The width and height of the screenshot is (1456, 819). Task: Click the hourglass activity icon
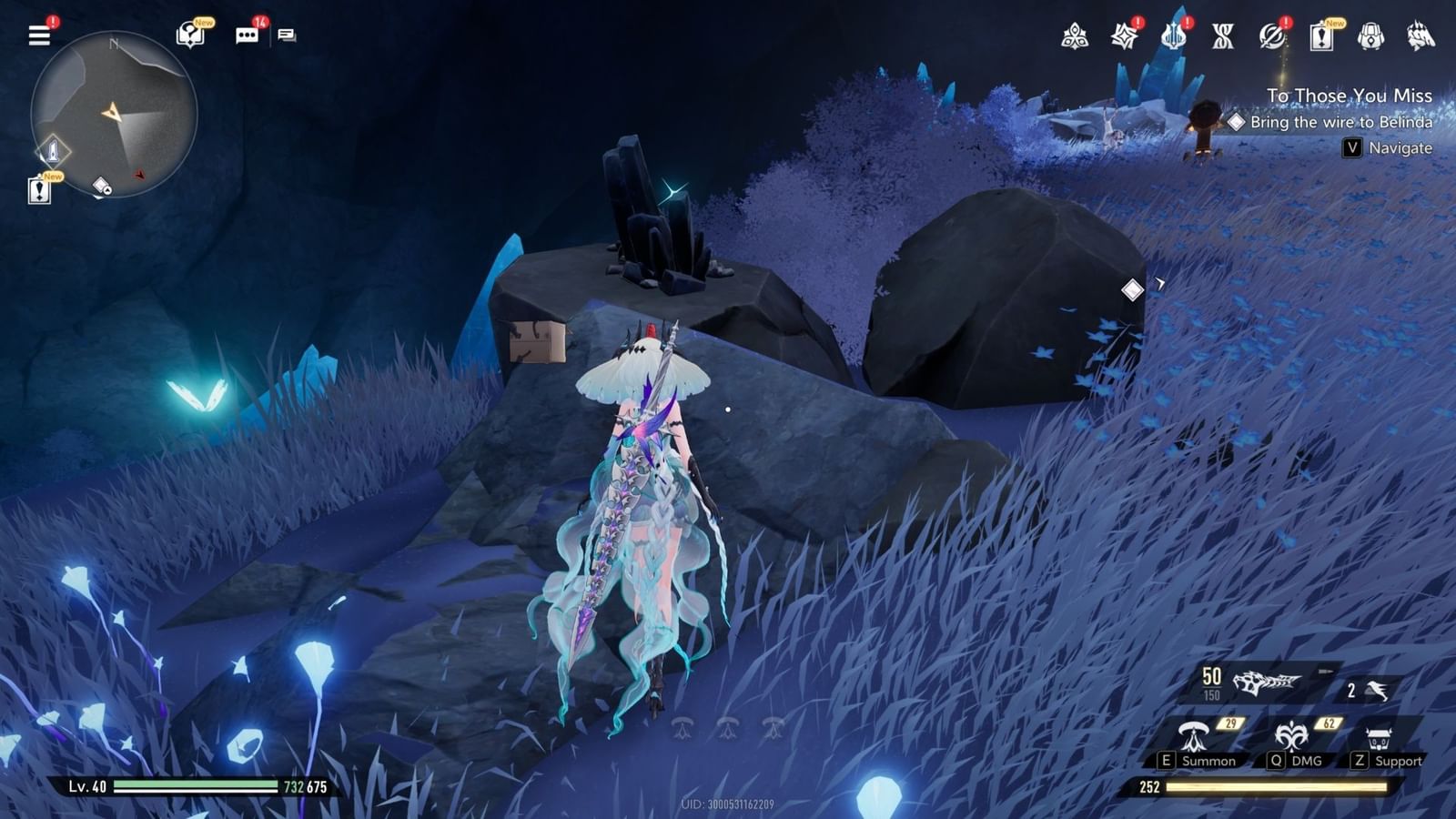(1222, 37)
